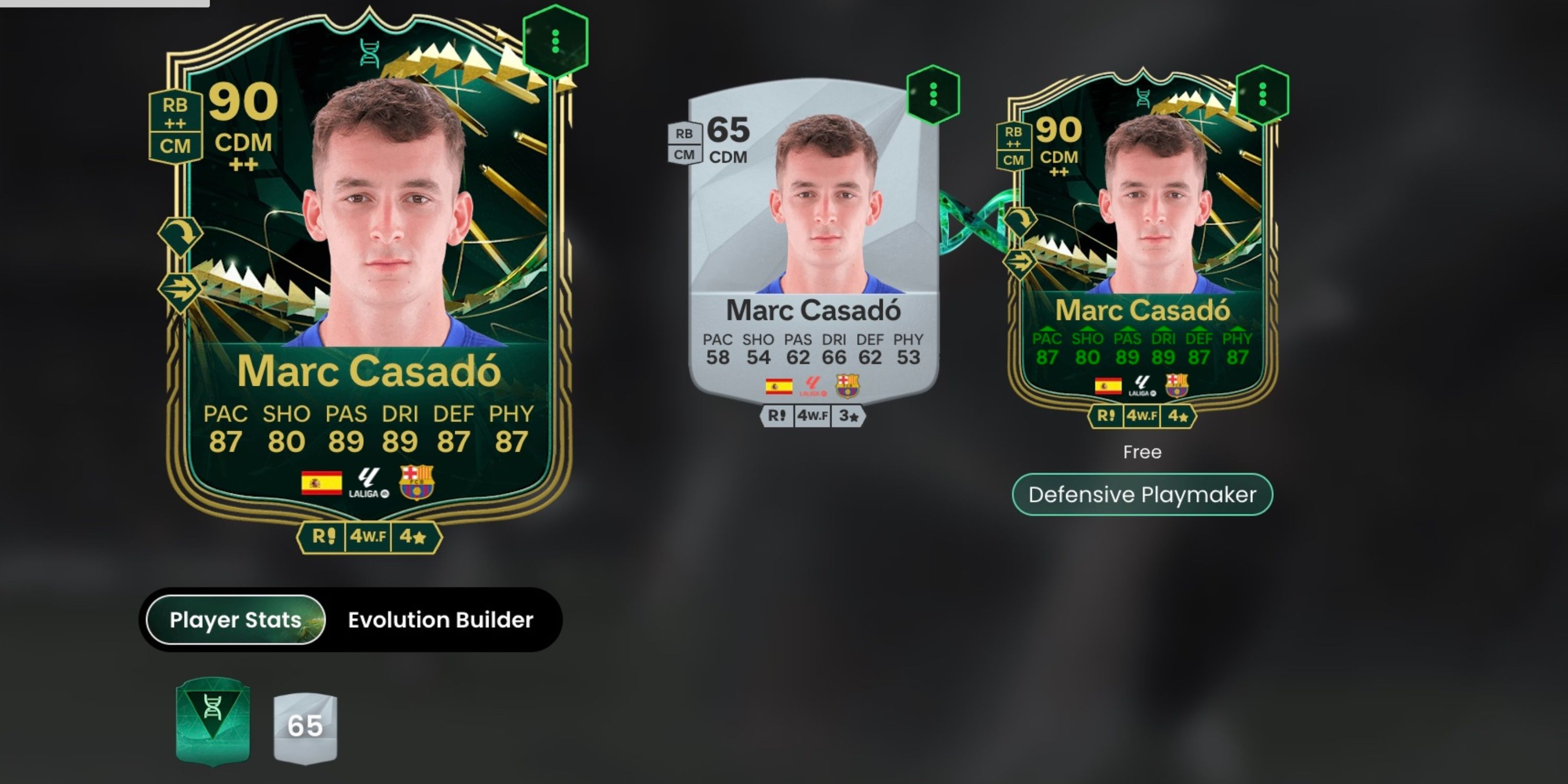Click the Free label above Defensive Playmaker
The width and height of the screenshot is (1568, 784).
click(x=1143, y=452)
